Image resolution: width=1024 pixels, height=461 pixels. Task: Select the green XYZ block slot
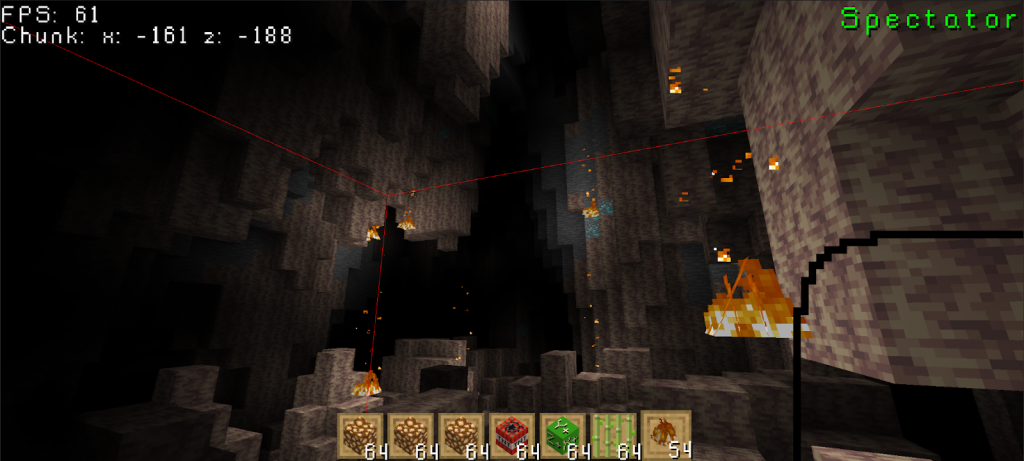click(x=565, y=436)
